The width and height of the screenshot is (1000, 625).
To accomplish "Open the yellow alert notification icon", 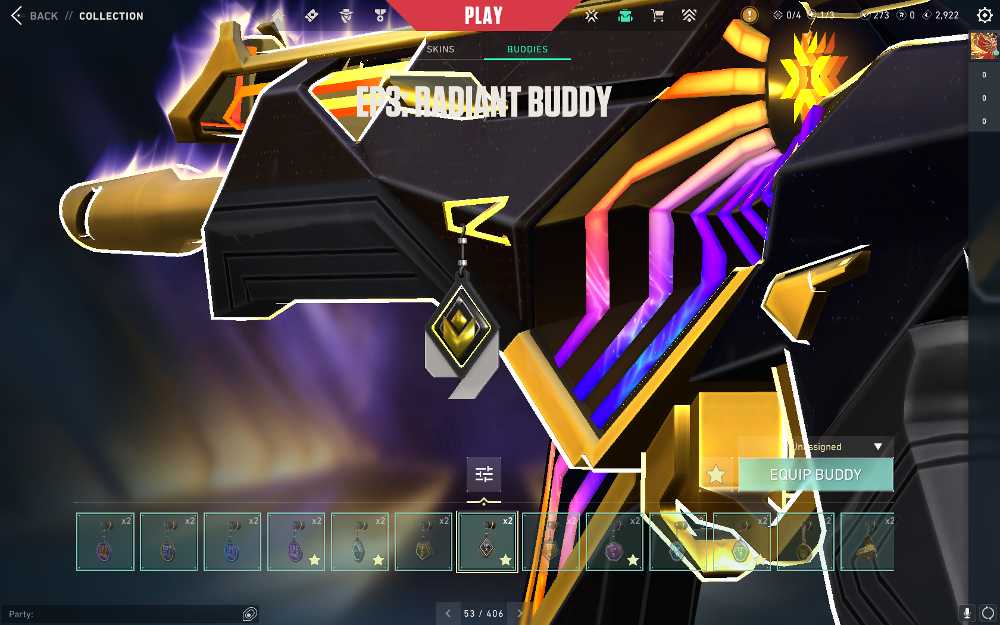I will point(750,15).
